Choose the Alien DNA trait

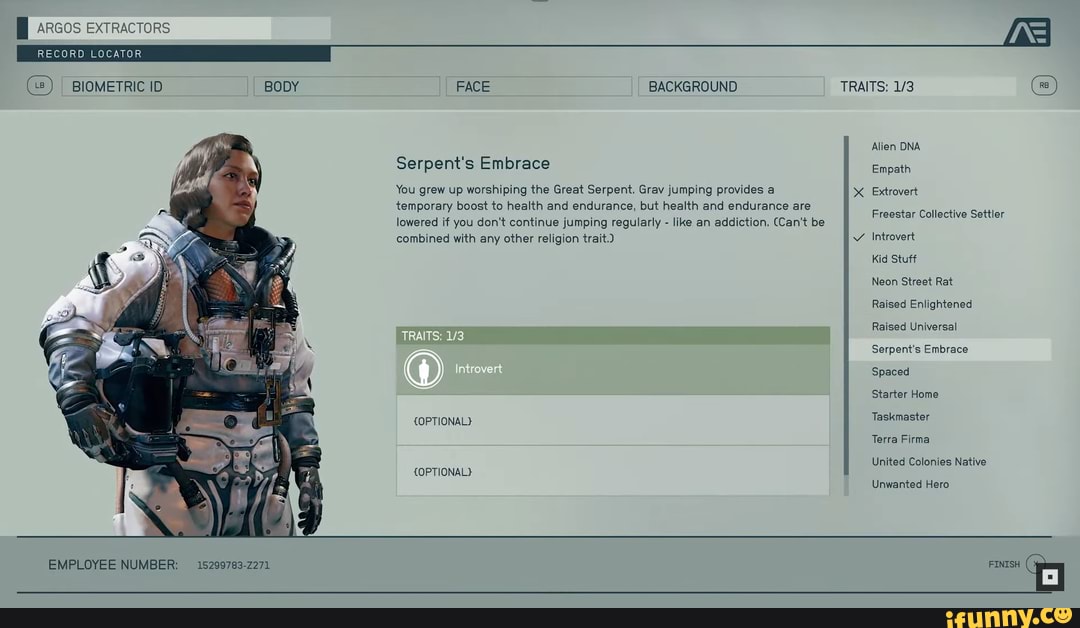tap(896, 147)
